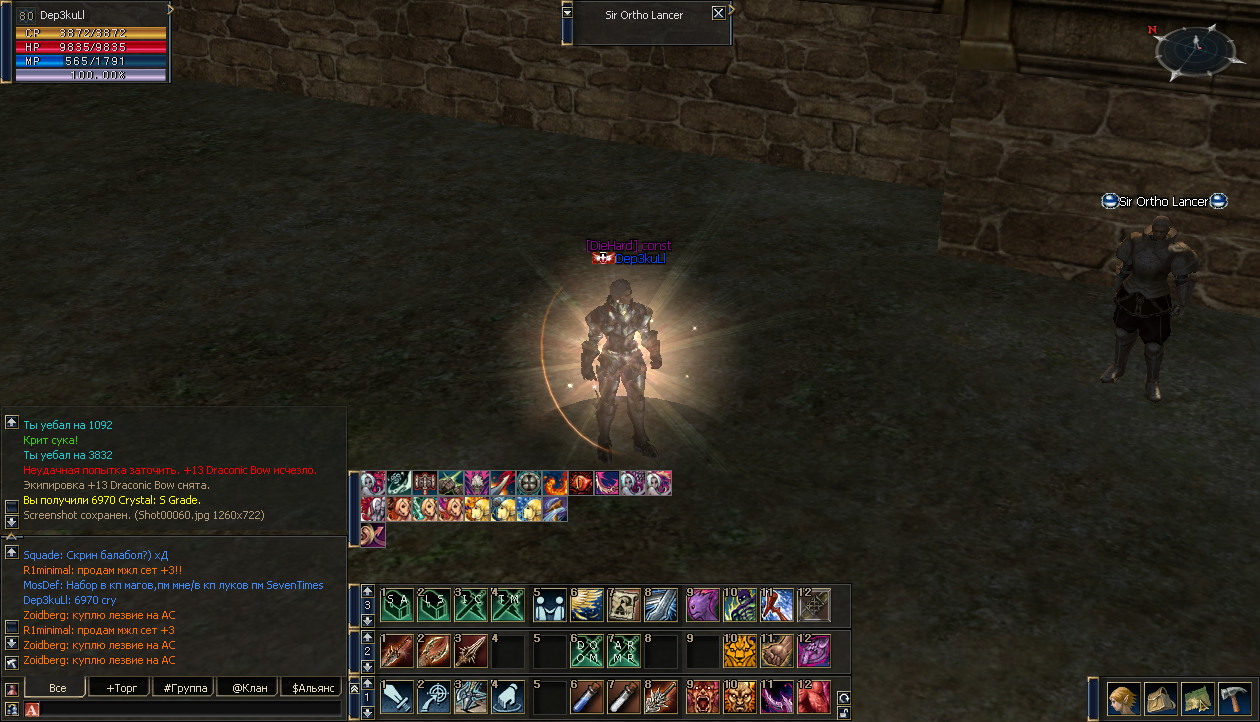The height and width of the screenshot is (722, 1260).
Task: Use the handshake trade action slot
Action: pos(549,605)
